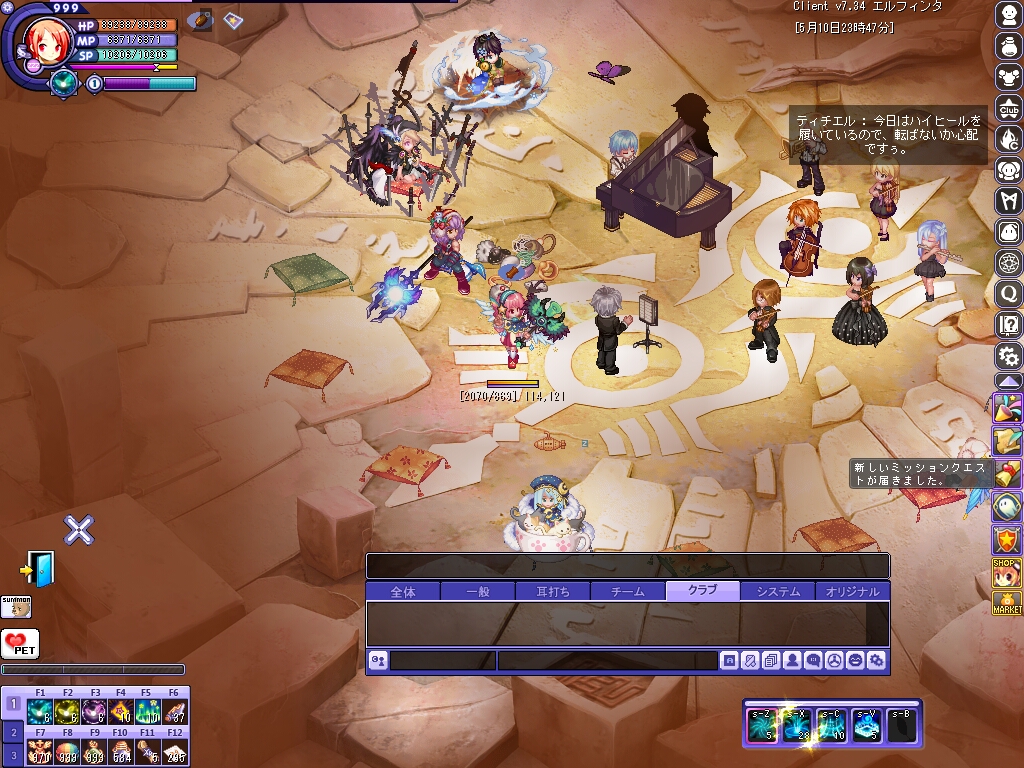Use the F1 blue butterfly skill

point(40,711)
